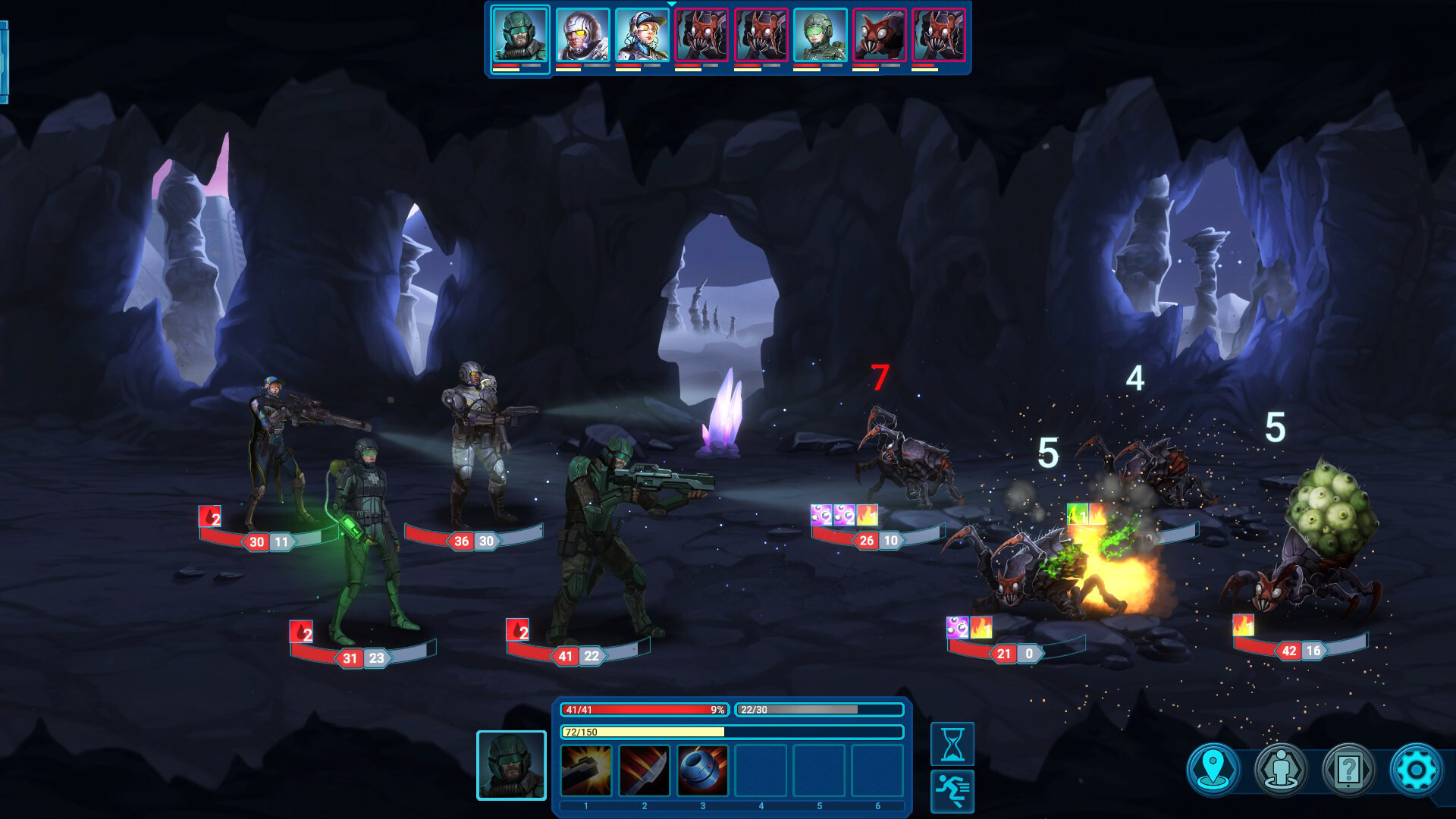Click the running man retreat icon
Screen dimensions: 1456x819
point(953,789)
